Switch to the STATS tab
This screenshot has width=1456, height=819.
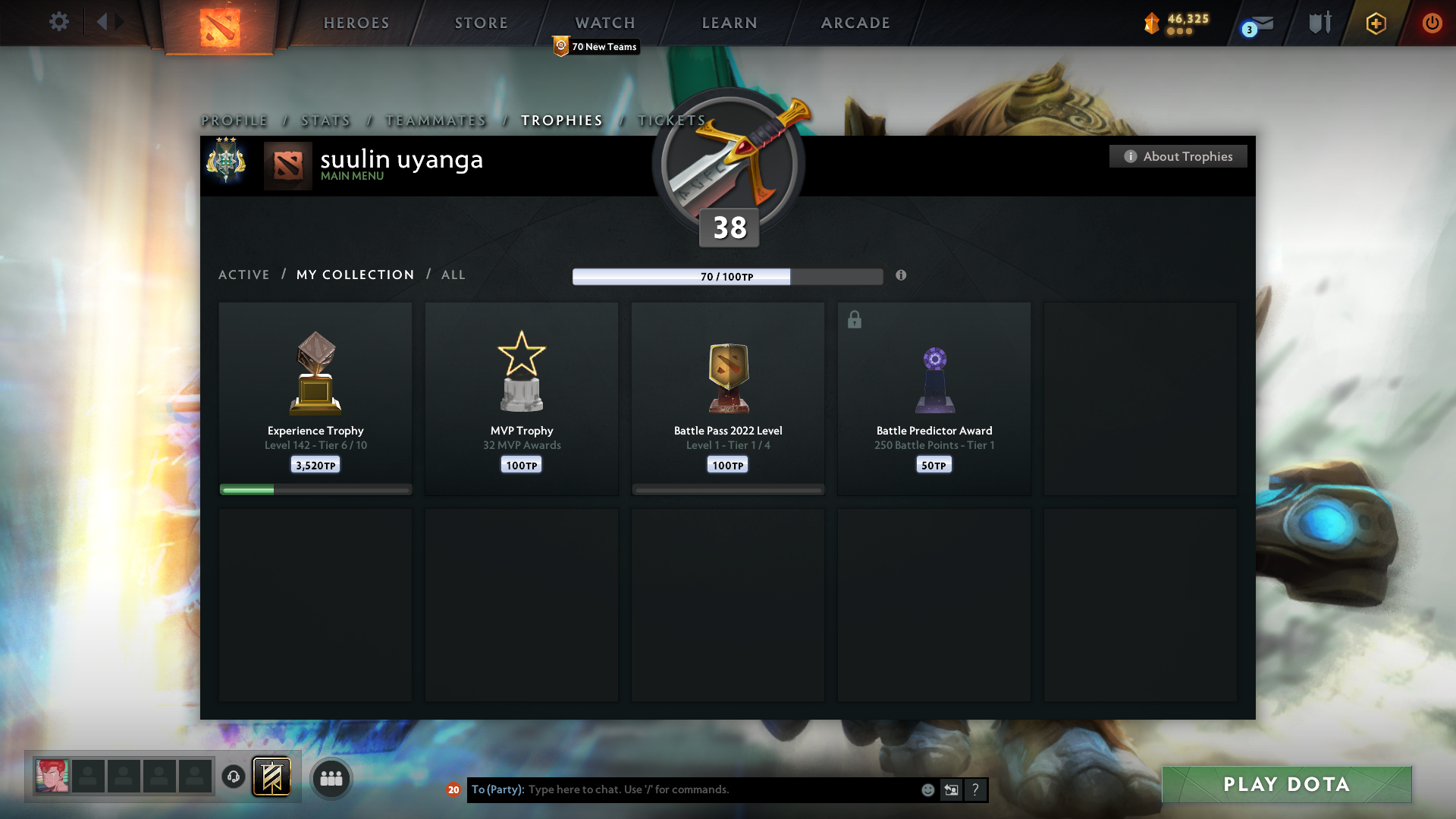pyautogui.click(x=325, y=120)
